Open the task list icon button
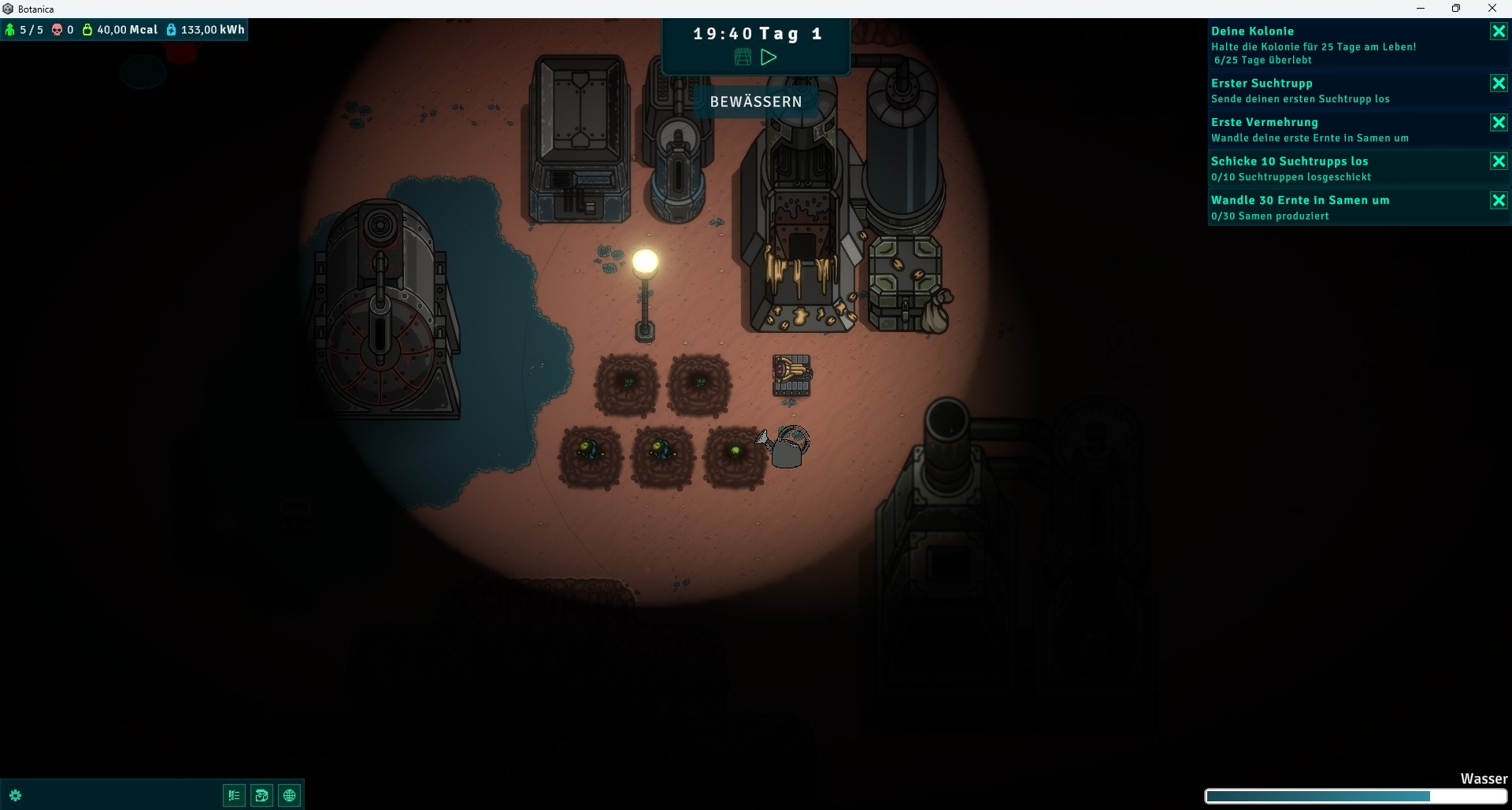The width and height of the screenshot is (1512, 810). [x=234, y=795]
